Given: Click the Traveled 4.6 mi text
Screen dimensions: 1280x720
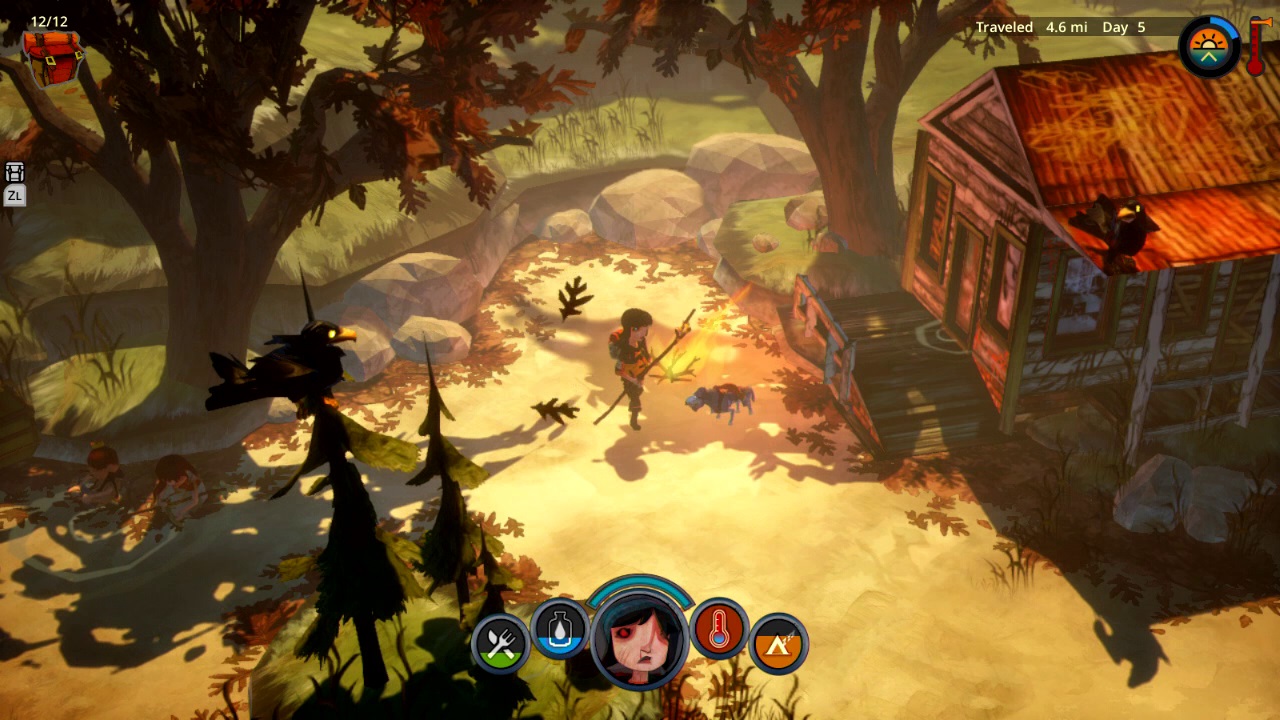Looking at the screenshot, I should (1027, 27).
